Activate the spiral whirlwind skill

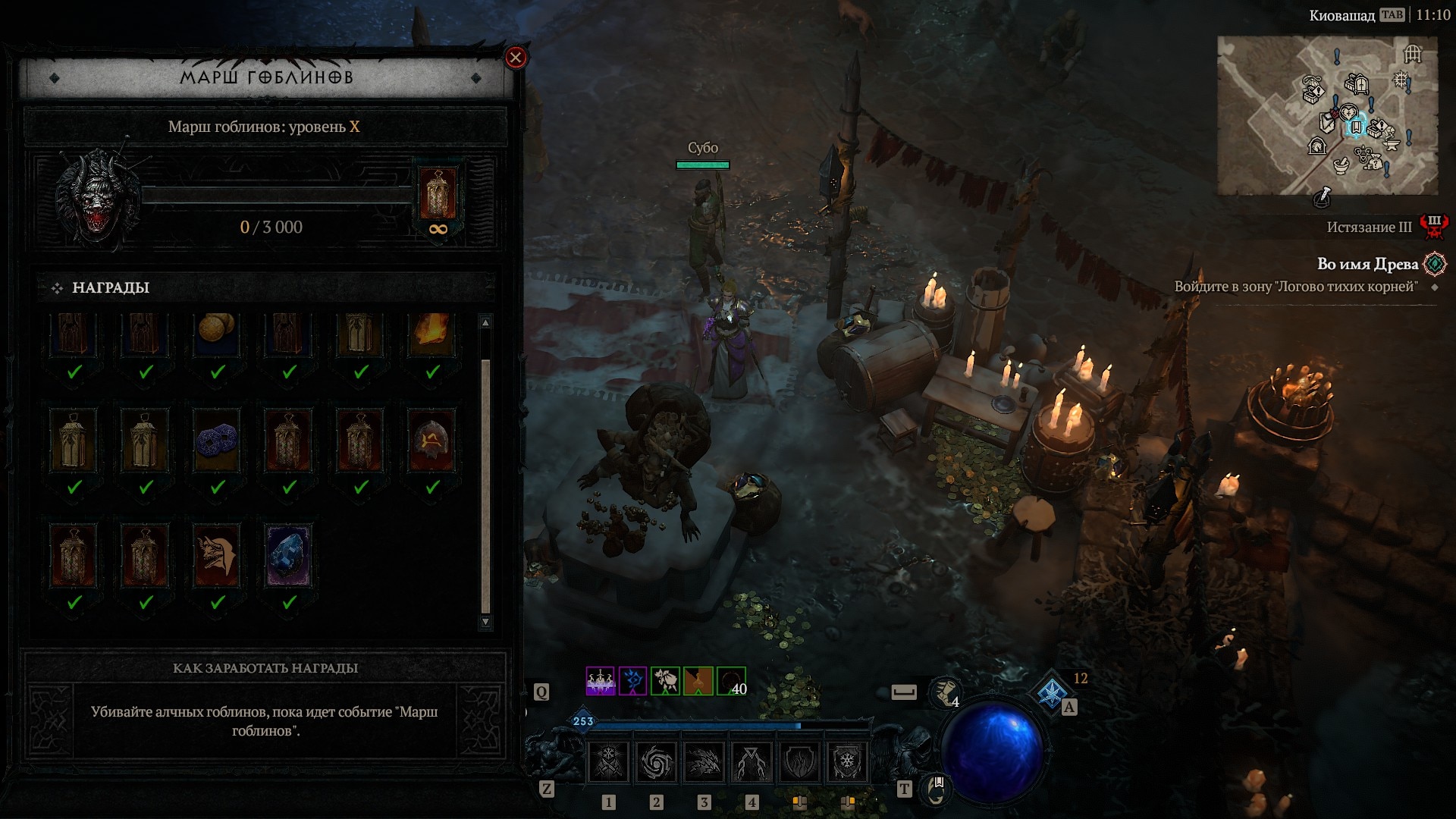coord(656,761)
